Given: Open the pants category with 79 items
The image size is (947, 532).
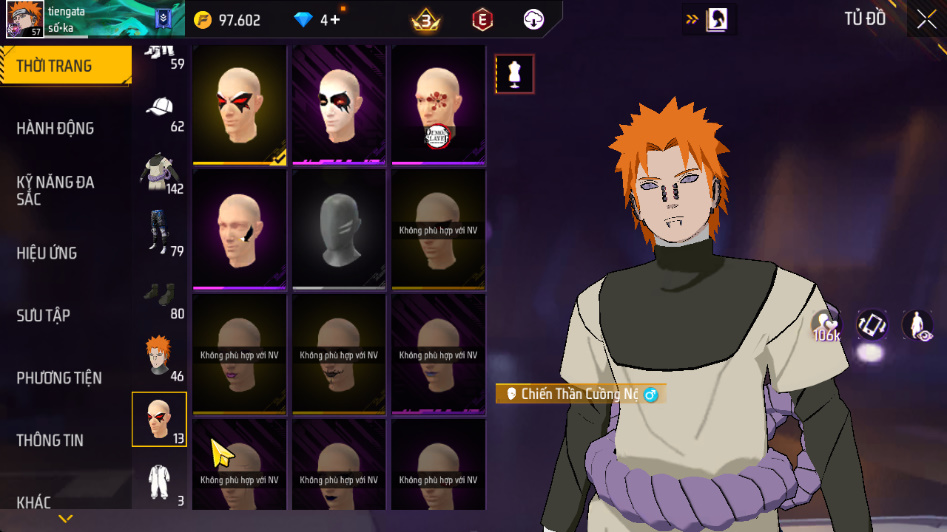Looking at the screenshot, I should coord(158,233).
